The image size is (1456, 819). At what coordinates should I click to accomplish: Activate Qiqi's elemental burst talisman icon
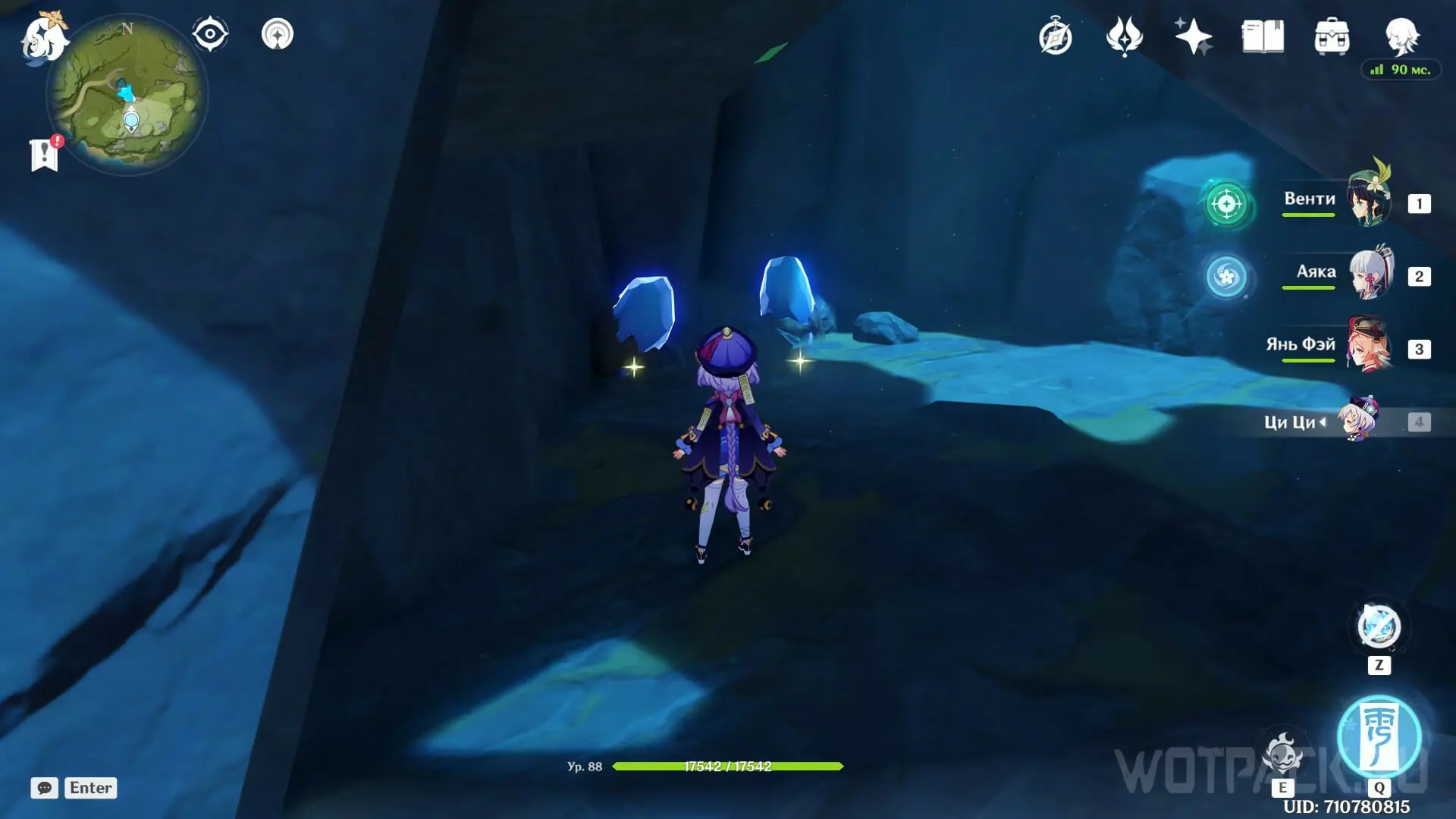(x=1379, y=737)
